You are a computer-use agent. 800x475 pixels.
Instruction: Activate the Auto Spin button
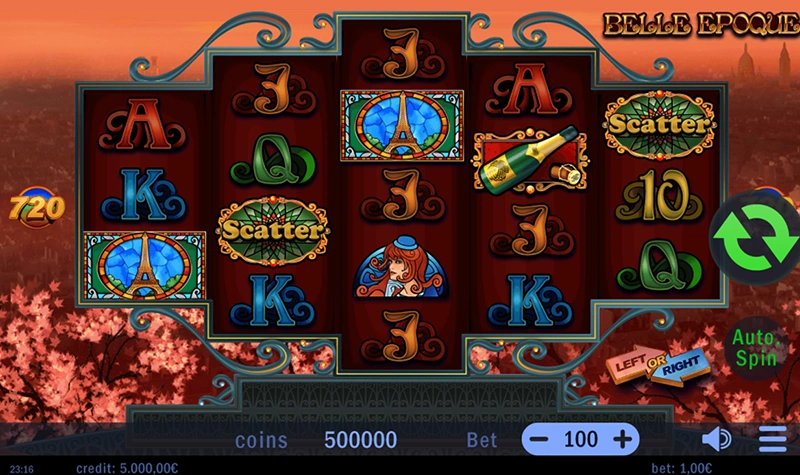tap(755, 348)
